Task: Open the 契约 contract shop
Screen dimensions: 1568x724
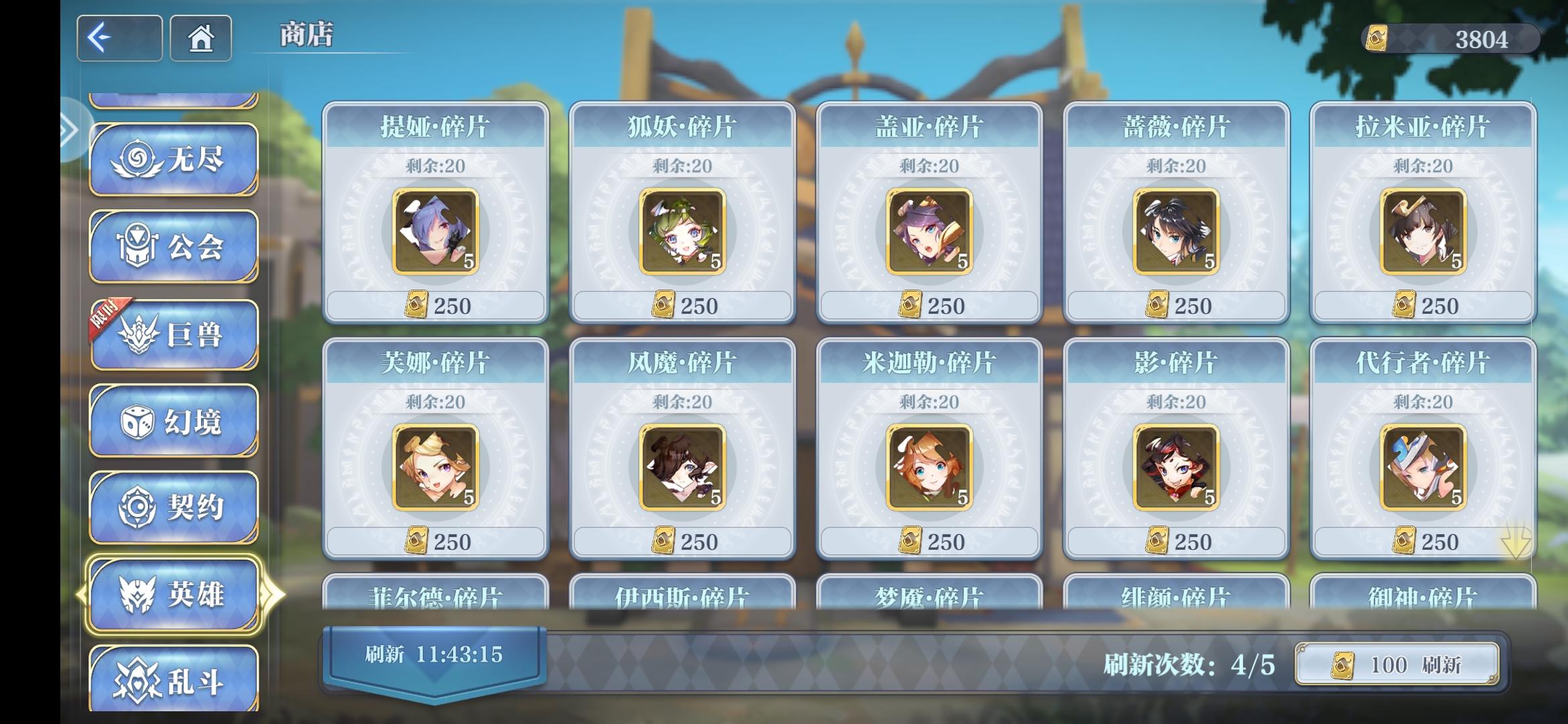Action: point(173,506)
